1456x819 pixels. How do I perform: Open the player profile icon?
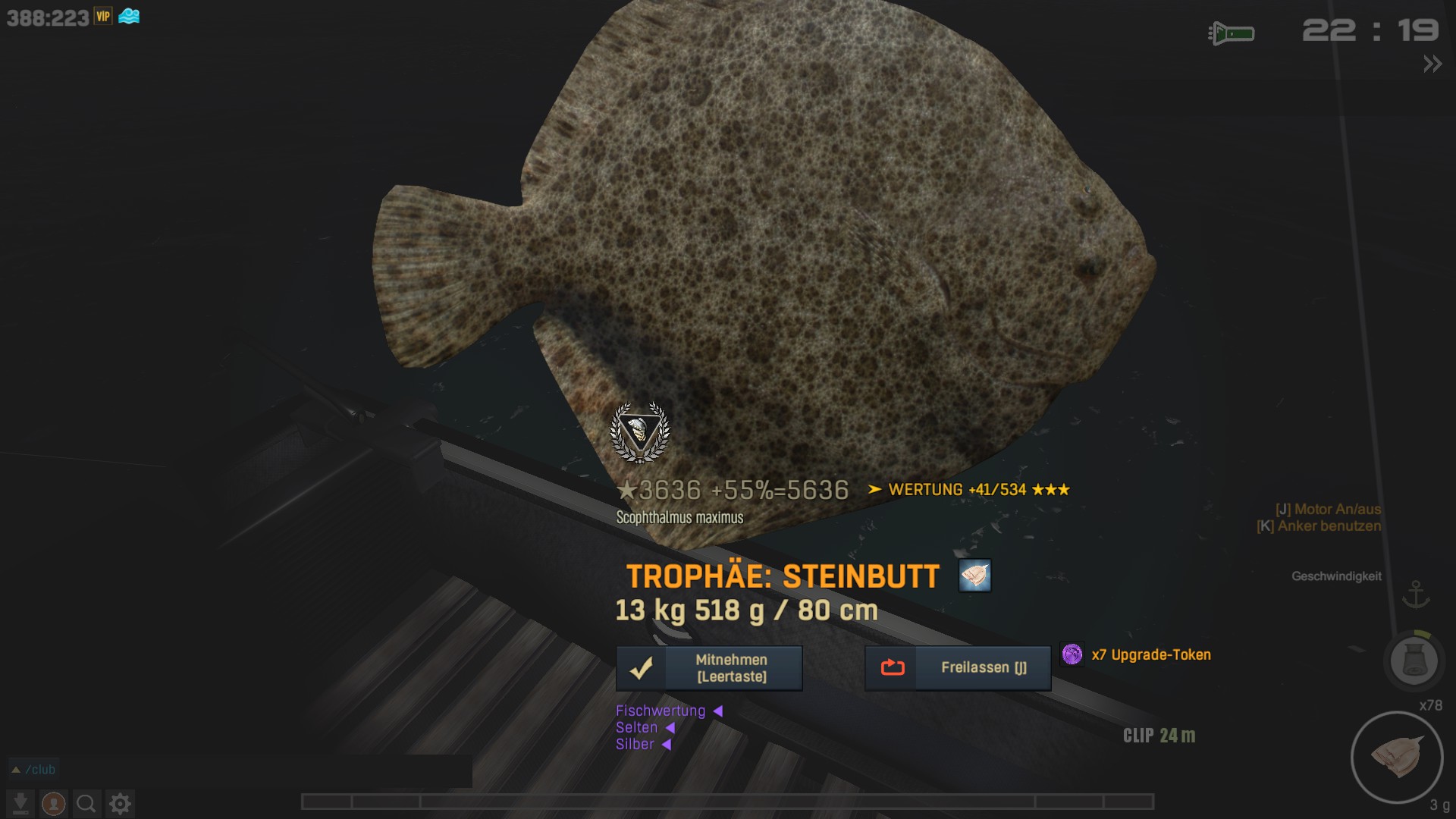point(53,803)
